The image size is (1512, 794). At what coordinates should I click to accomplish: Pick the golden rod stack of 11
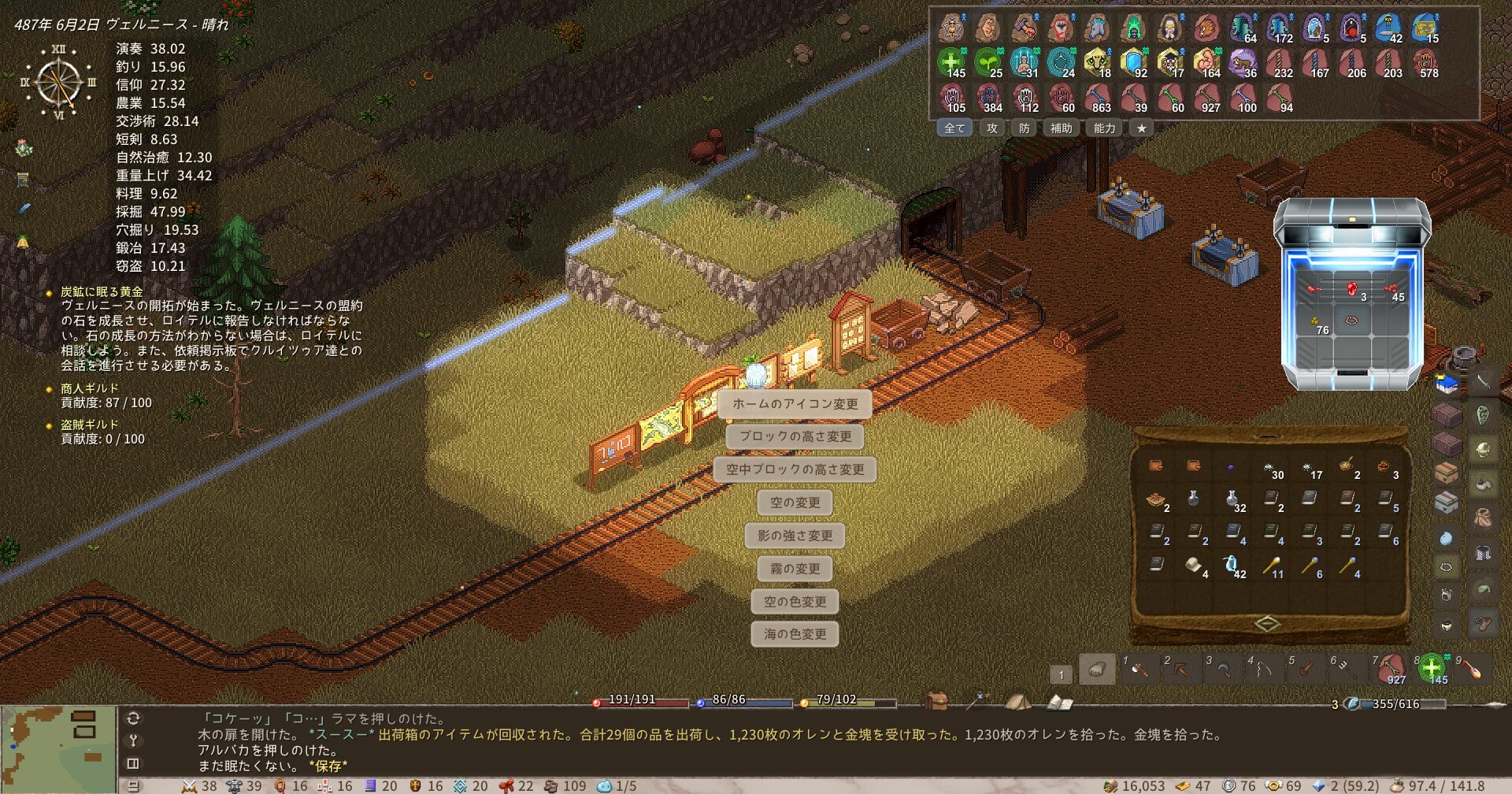click(x=1270, y=566)
